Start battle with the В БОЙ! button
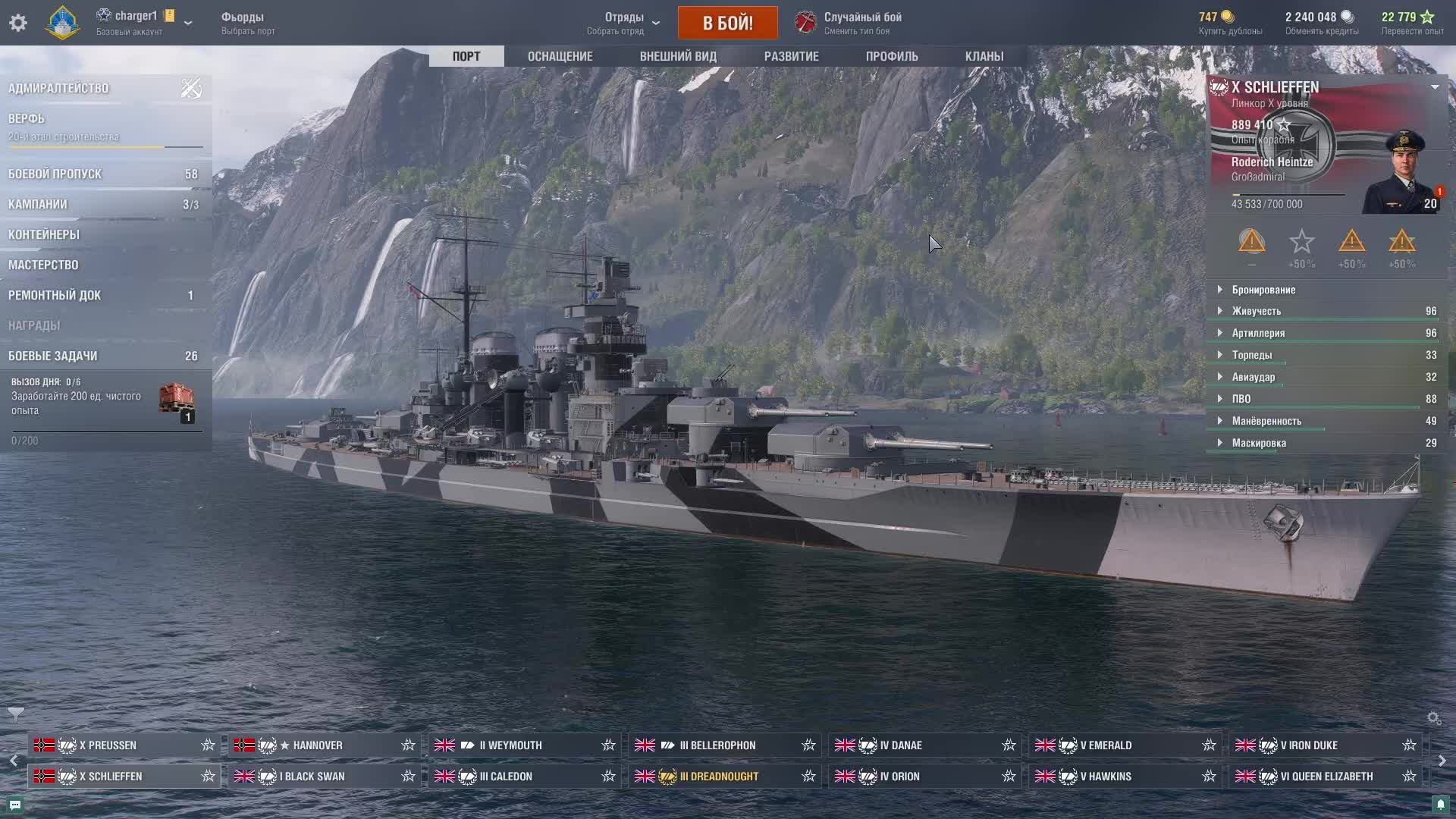1456x819 pixels. coord(727,23)
